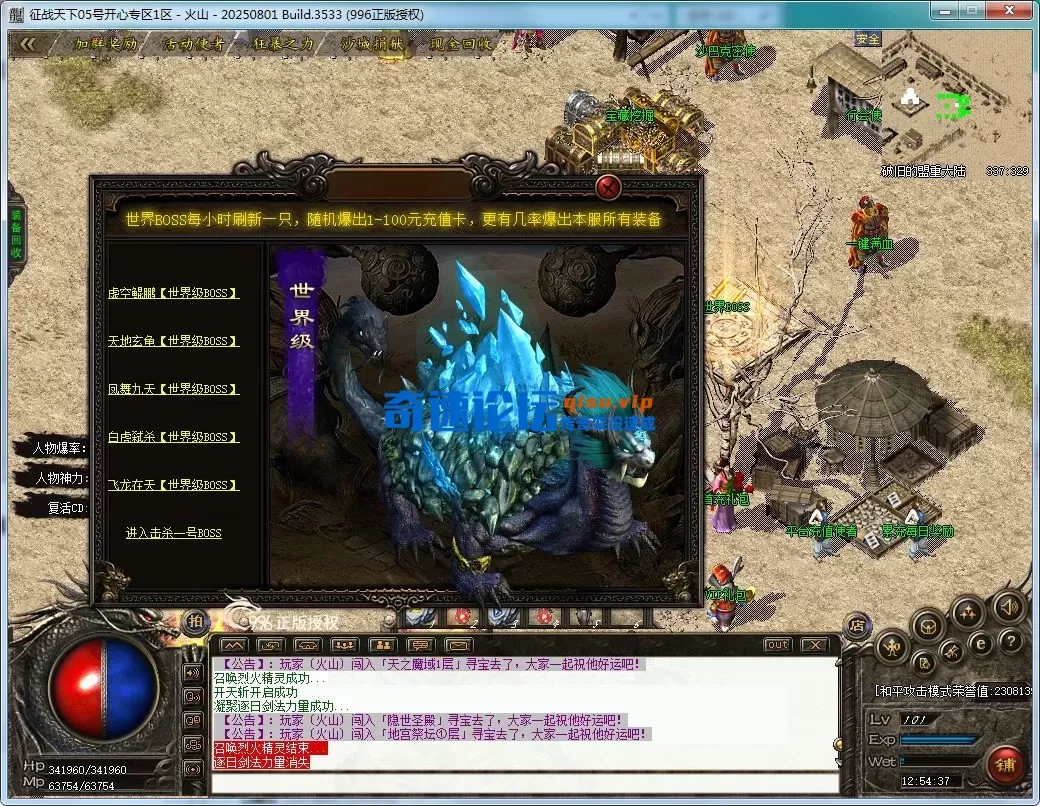Image resolution: width=1040 pixels, height=806 pixels.
Task: Open the 装备回收 side button
Action: click(16, 234)
